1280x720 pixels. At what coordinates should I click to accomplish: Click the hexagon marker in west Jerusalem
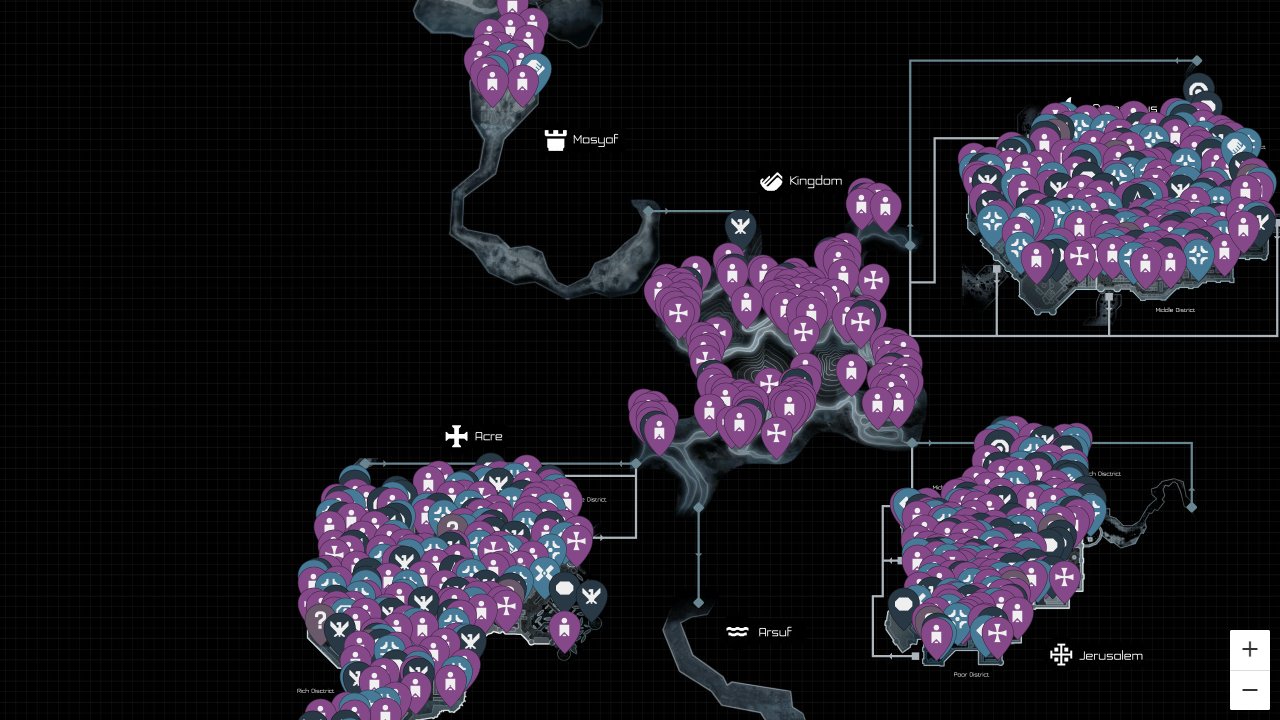point(905,605)
